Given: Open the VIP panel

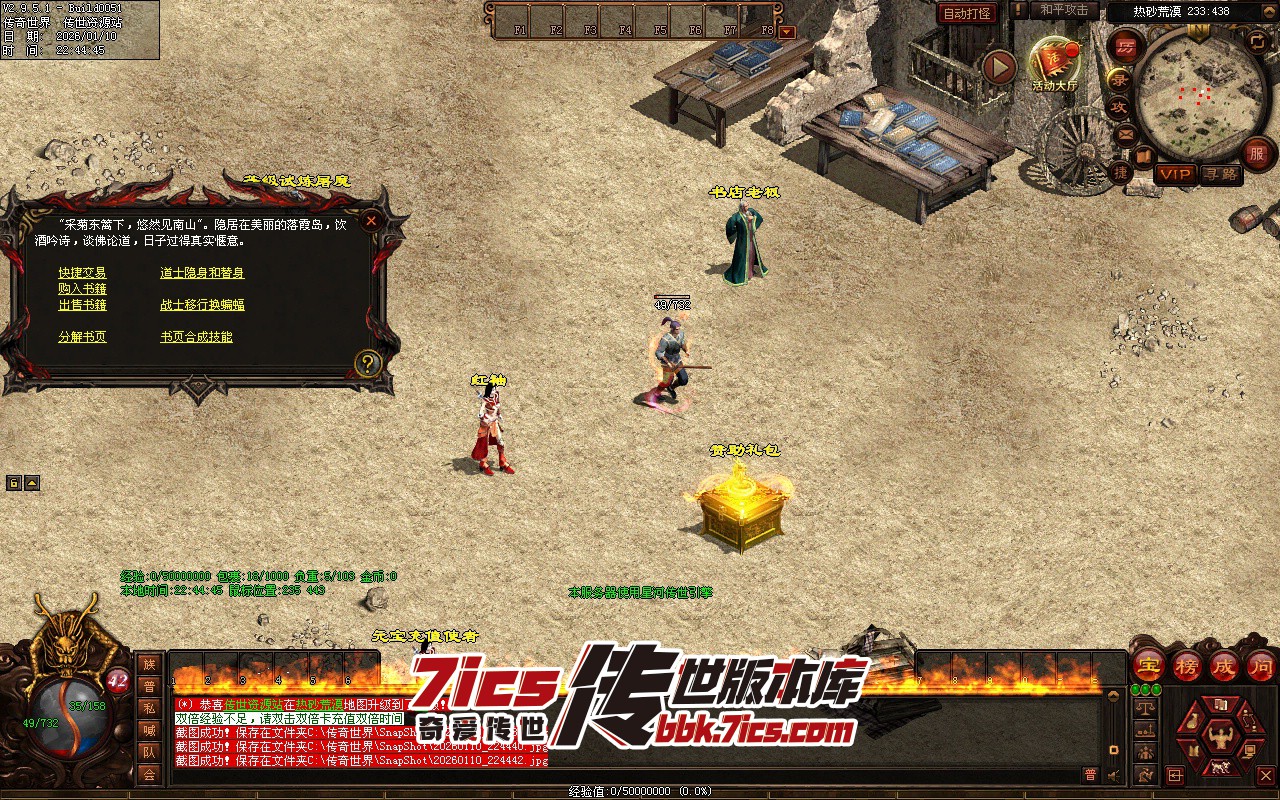Looking at the screenshot, I should tap(1175, 174).
